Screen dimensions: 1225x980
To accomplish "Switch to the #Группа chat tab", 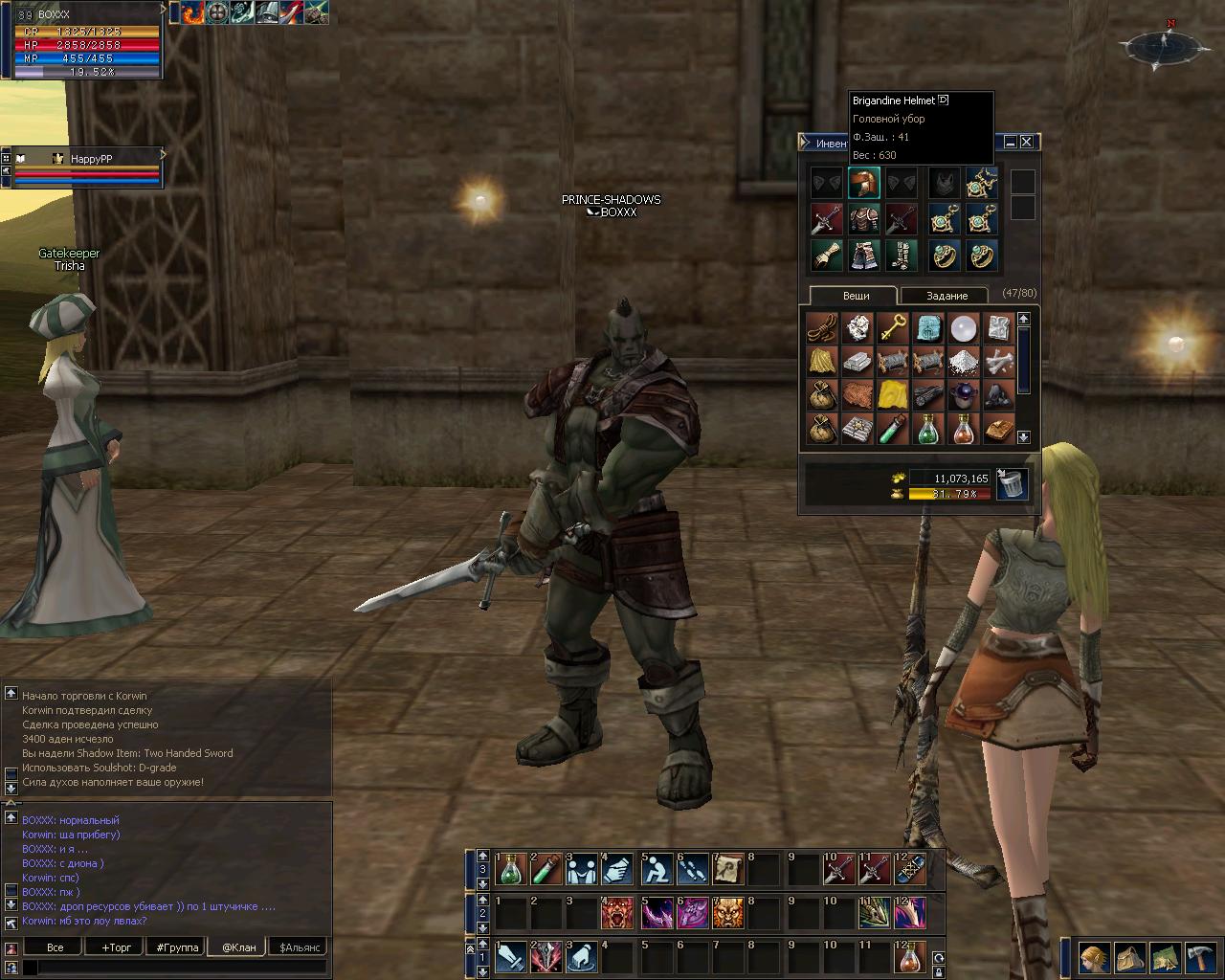I will pos(177,947).
